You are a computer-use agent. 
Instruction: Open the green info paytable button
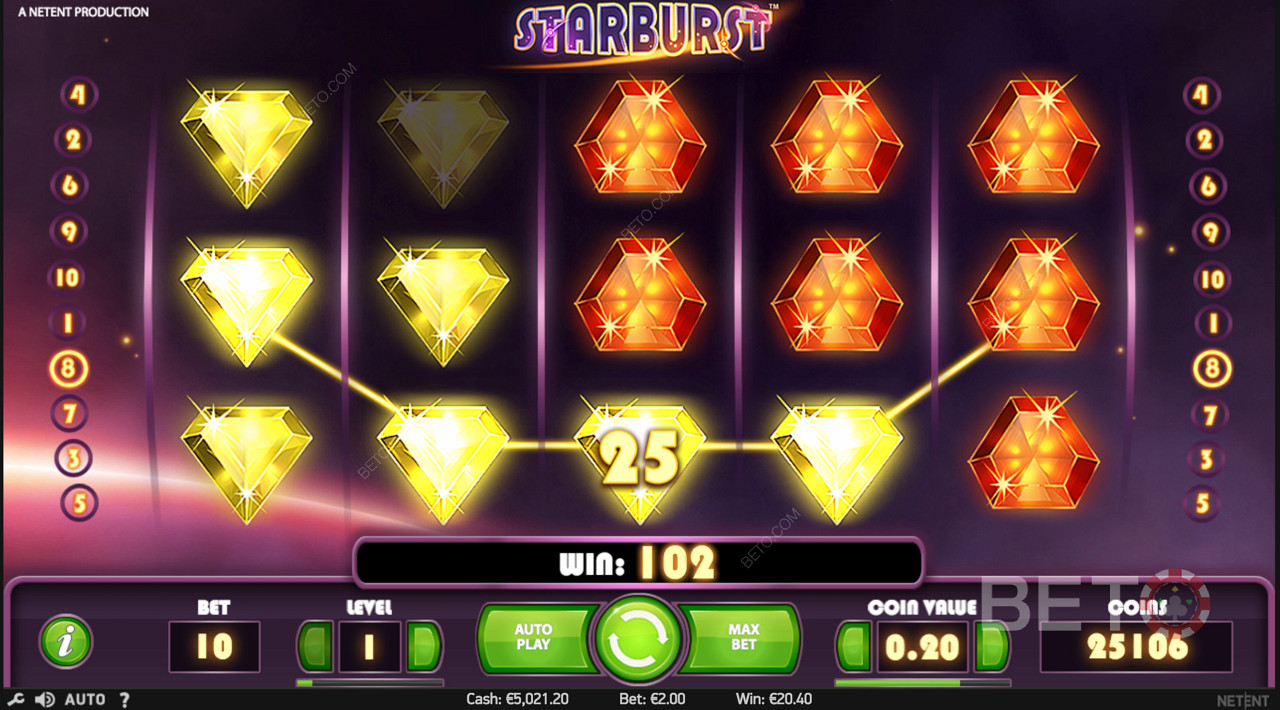click(x=66, y=641)
